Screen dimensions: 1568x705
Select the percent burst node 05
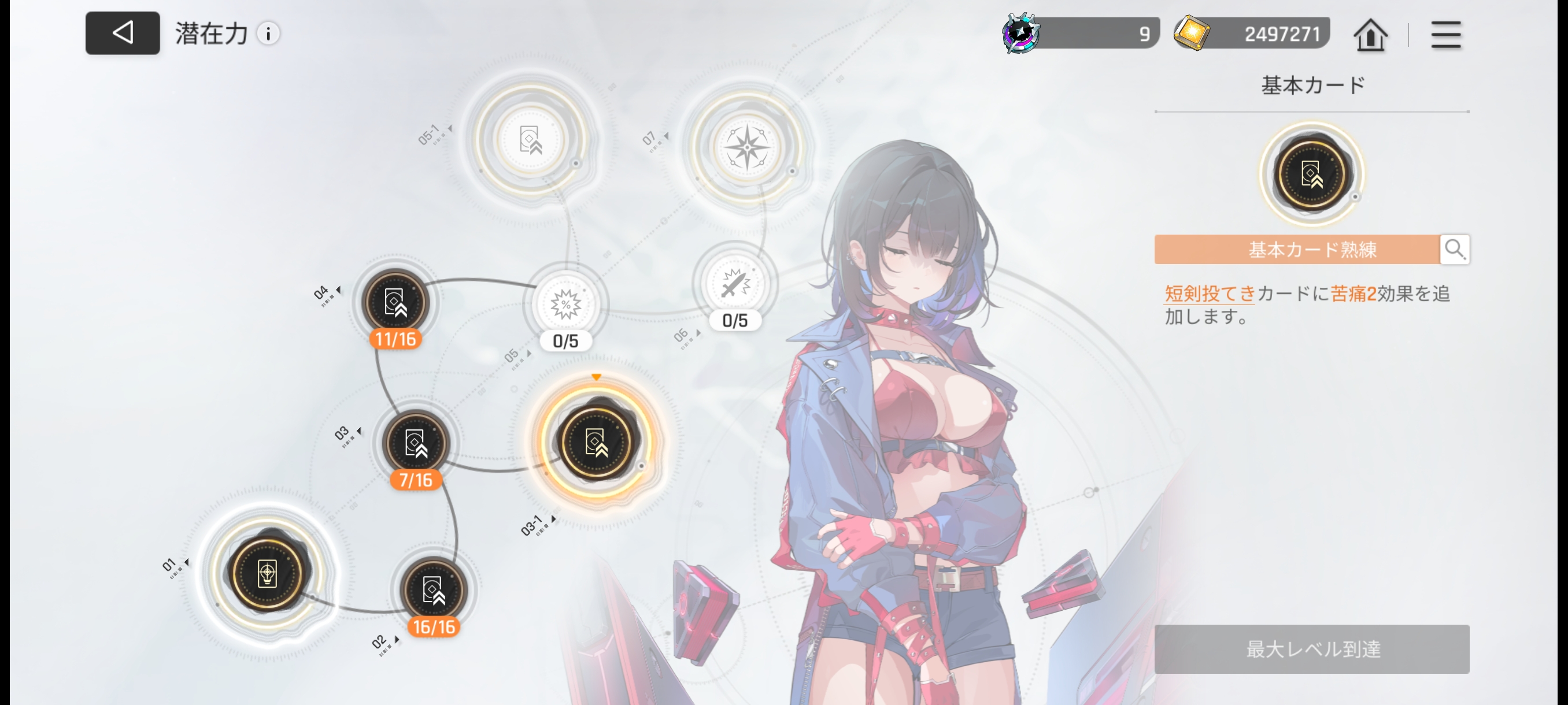565,305
